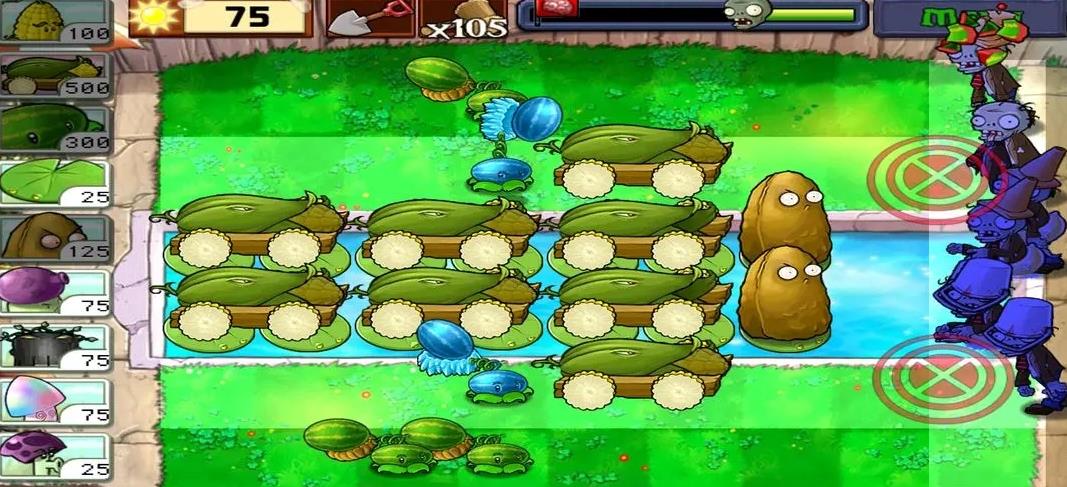Choose the Cob Cannon seed packet

click(55, 76)
